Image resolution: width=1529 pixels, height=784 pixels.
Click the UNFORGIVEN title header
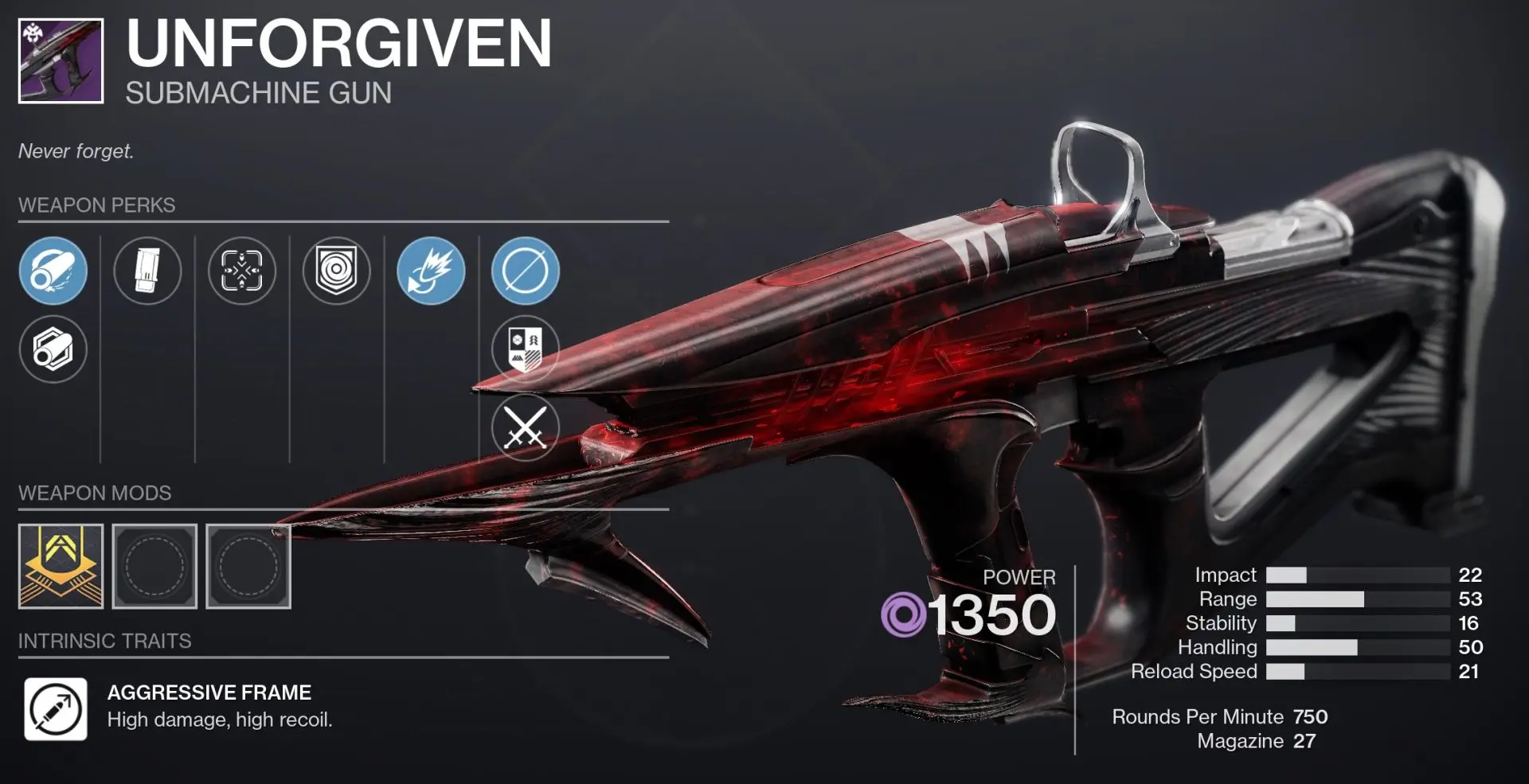334,46
